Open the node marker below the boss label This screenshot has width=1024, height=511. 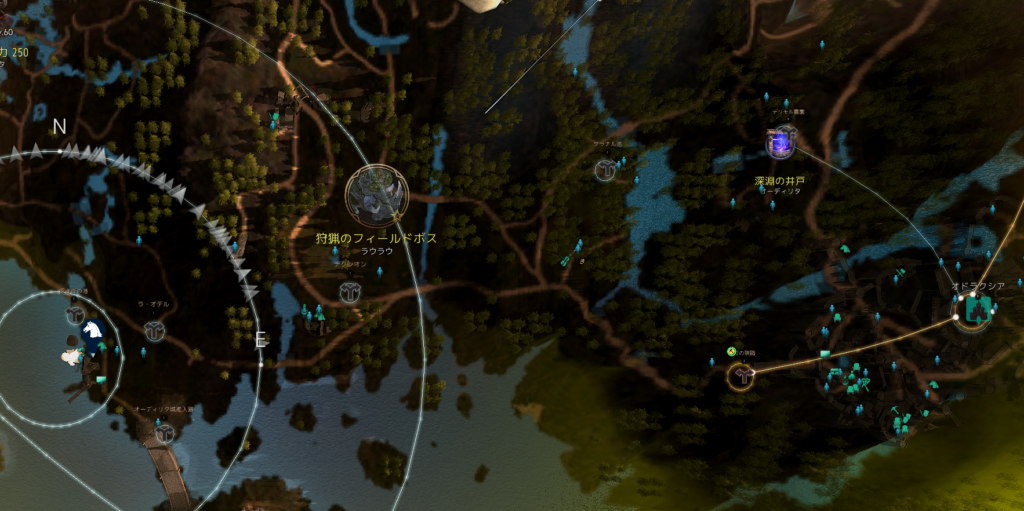[x=349, y=292]
